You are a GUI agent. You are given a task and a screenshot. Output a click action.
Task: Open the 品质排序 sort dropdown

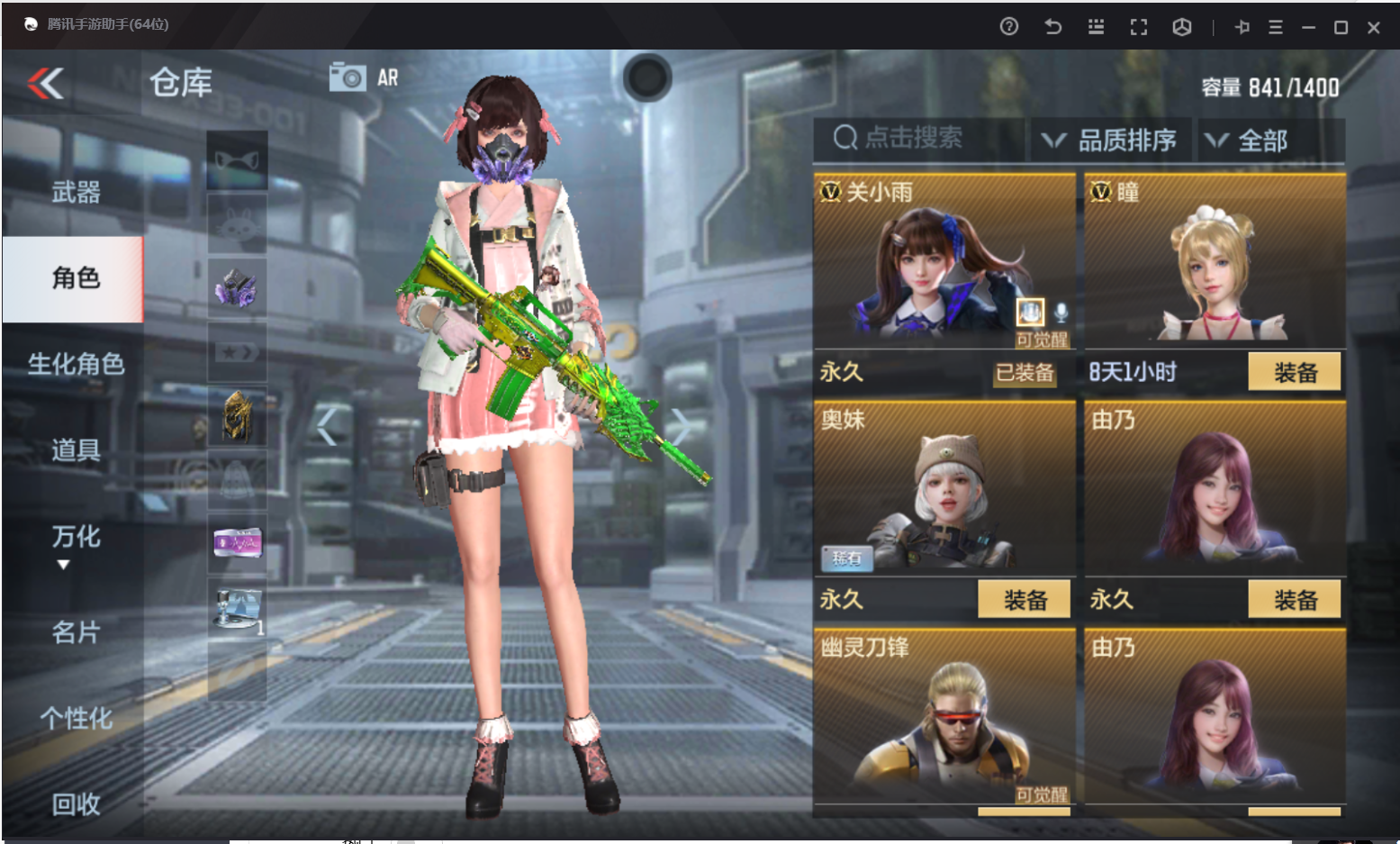point(1110,141)
